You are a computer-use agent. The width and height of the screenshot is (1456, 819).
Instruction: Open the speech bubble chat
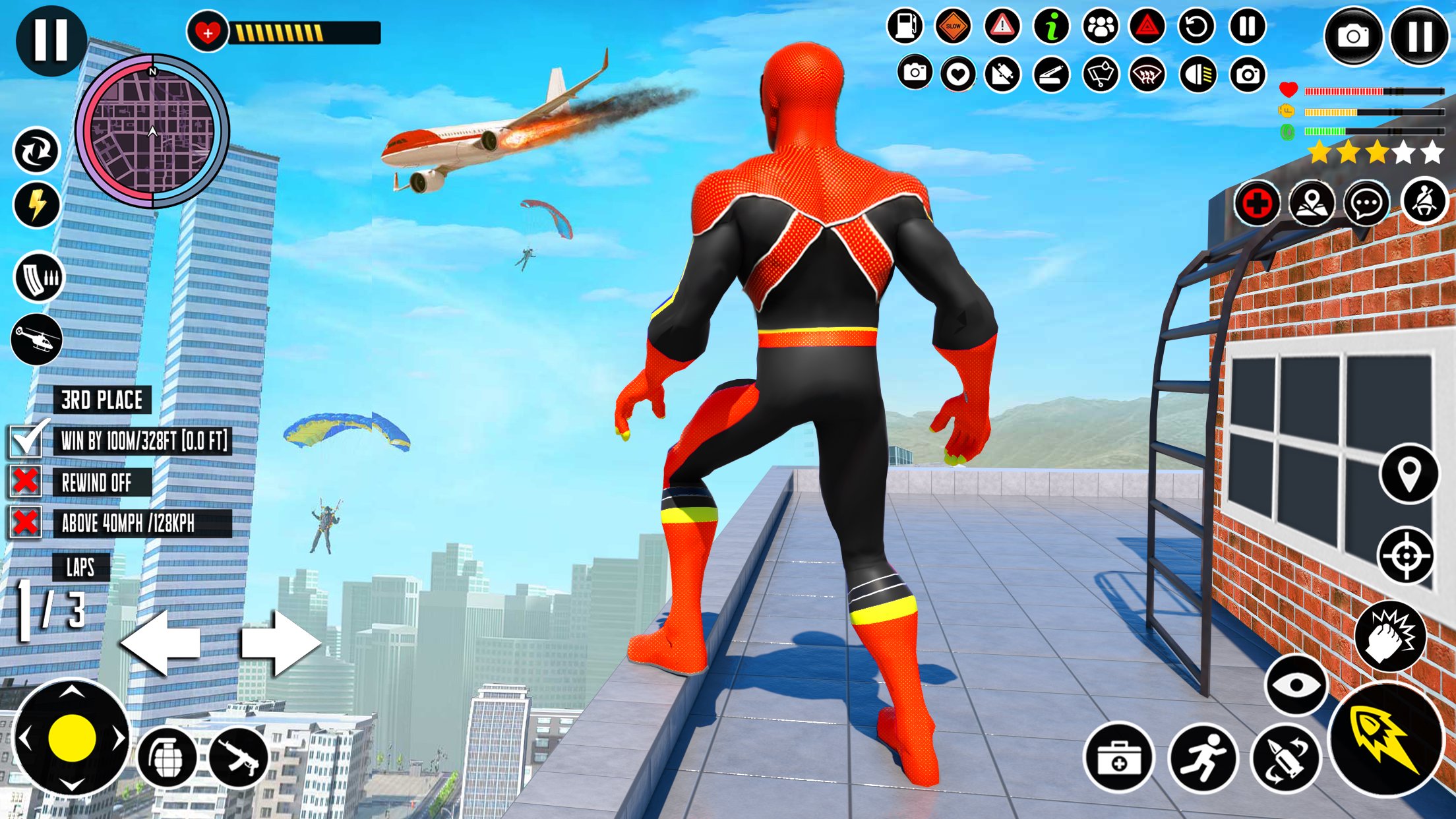[1366, 203]
